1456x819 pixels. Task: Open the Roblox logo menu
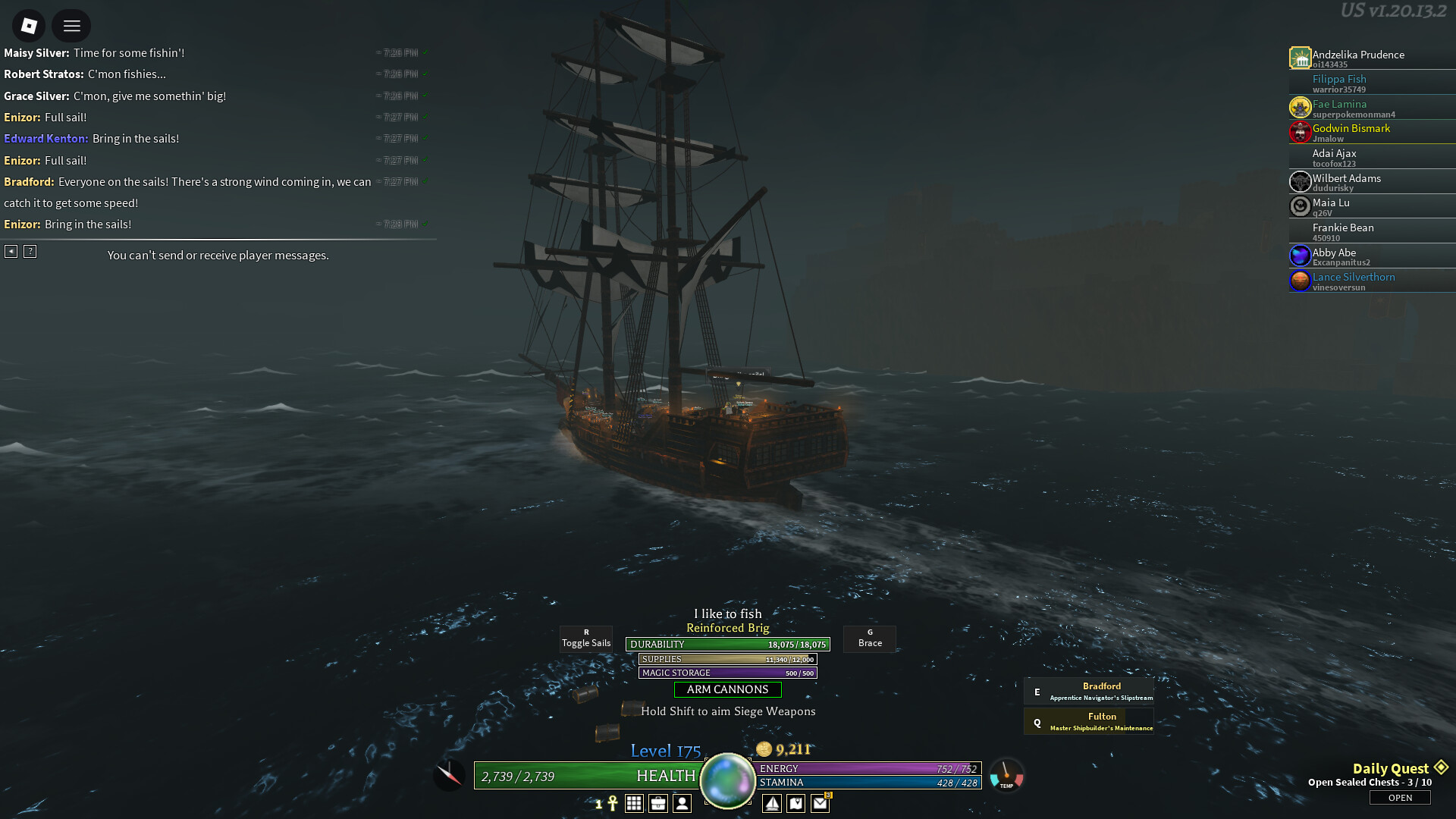[29, 26]
